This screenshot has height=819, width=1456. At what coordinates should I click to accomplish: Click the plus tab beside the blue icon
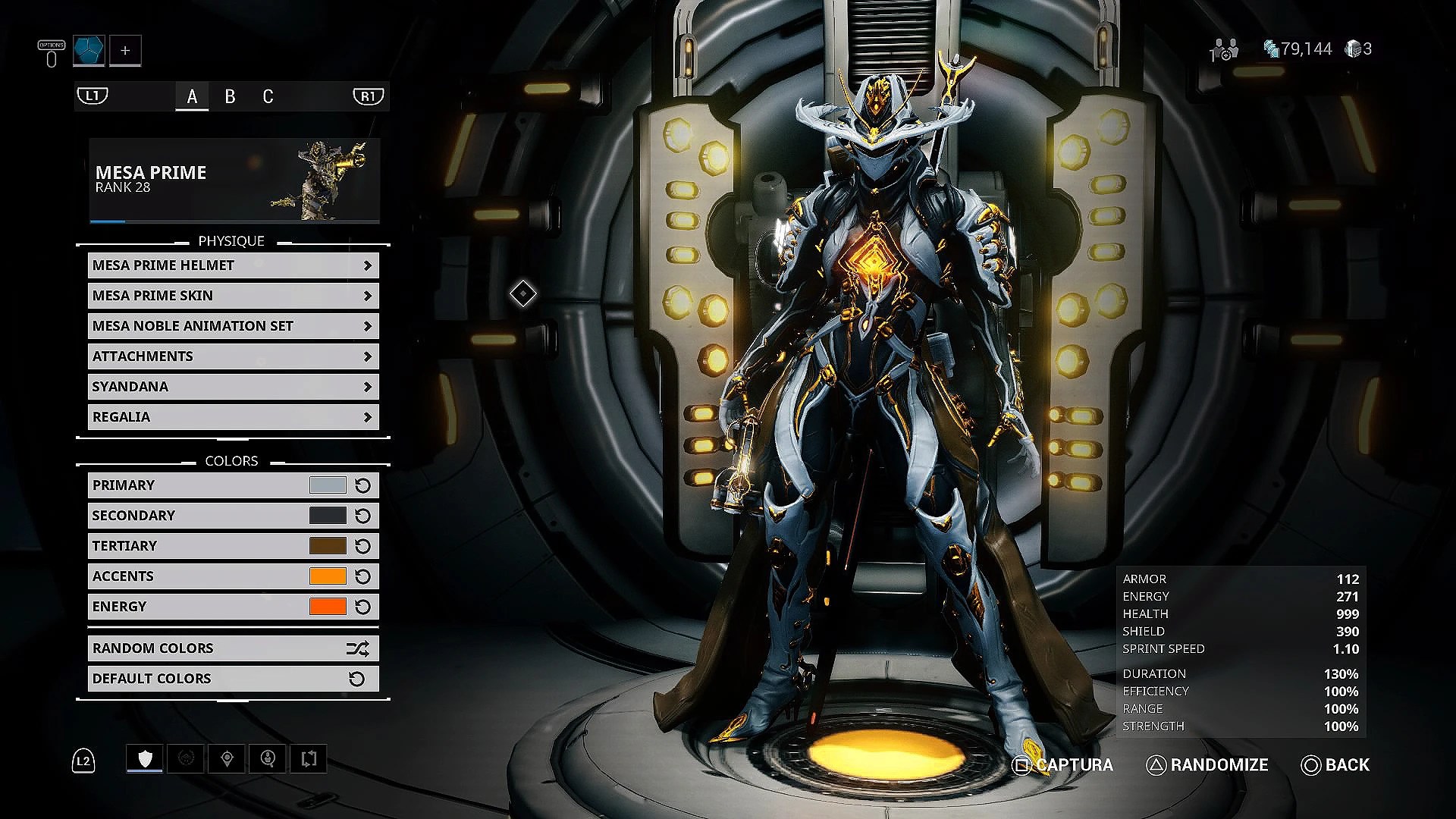(x=125, y=51)
